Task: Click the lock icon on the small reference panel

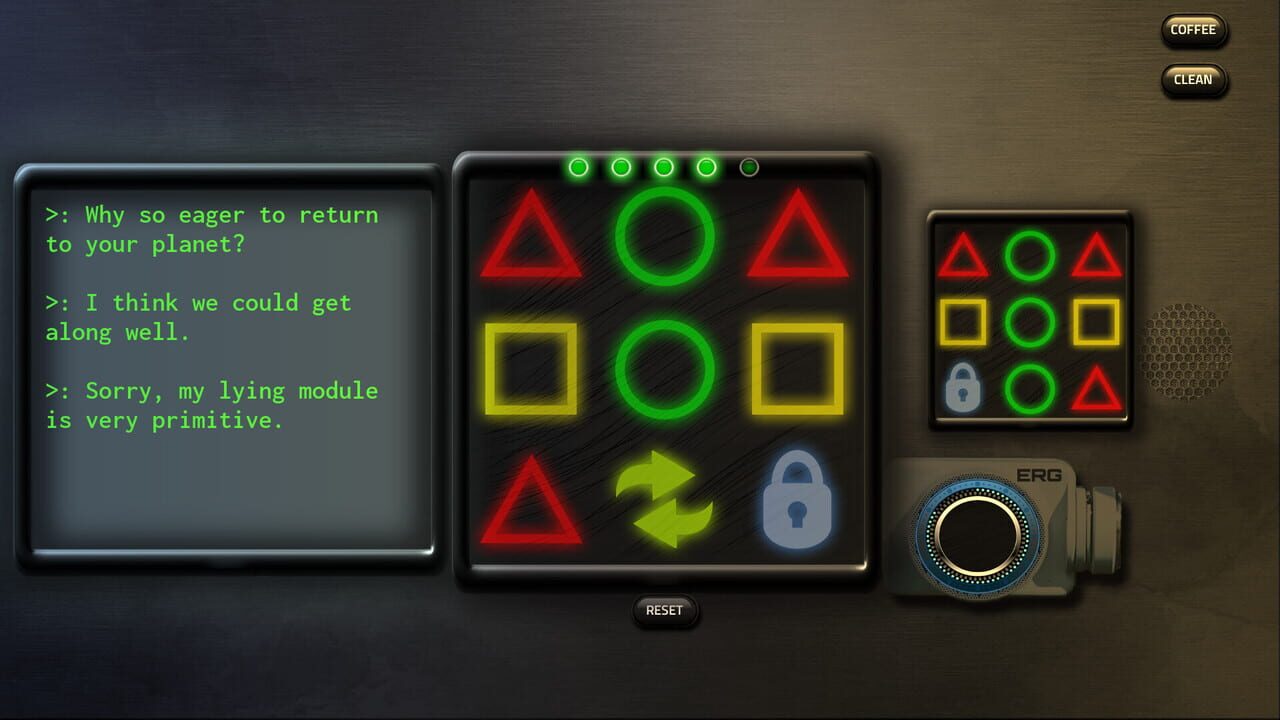Action: 964,387
